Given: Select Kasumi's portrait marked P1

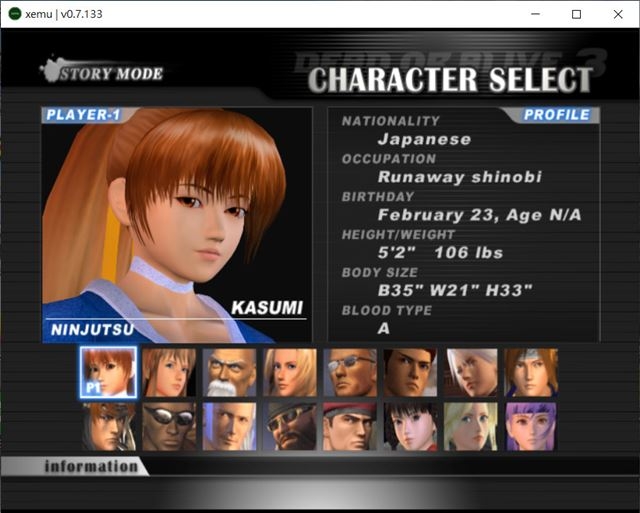Looking at the screenshot, I should point(108,372).
